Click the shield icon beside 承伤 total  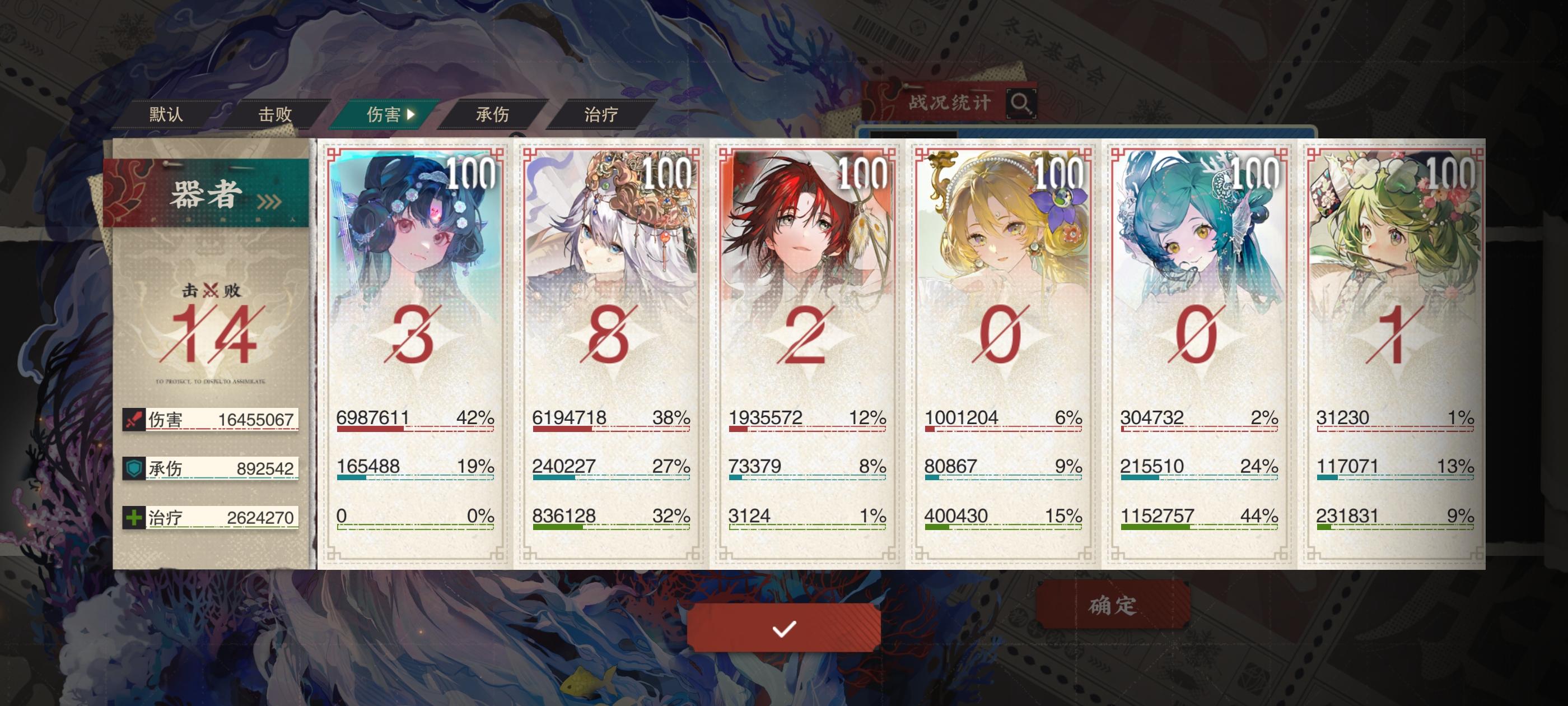[135, 468]
